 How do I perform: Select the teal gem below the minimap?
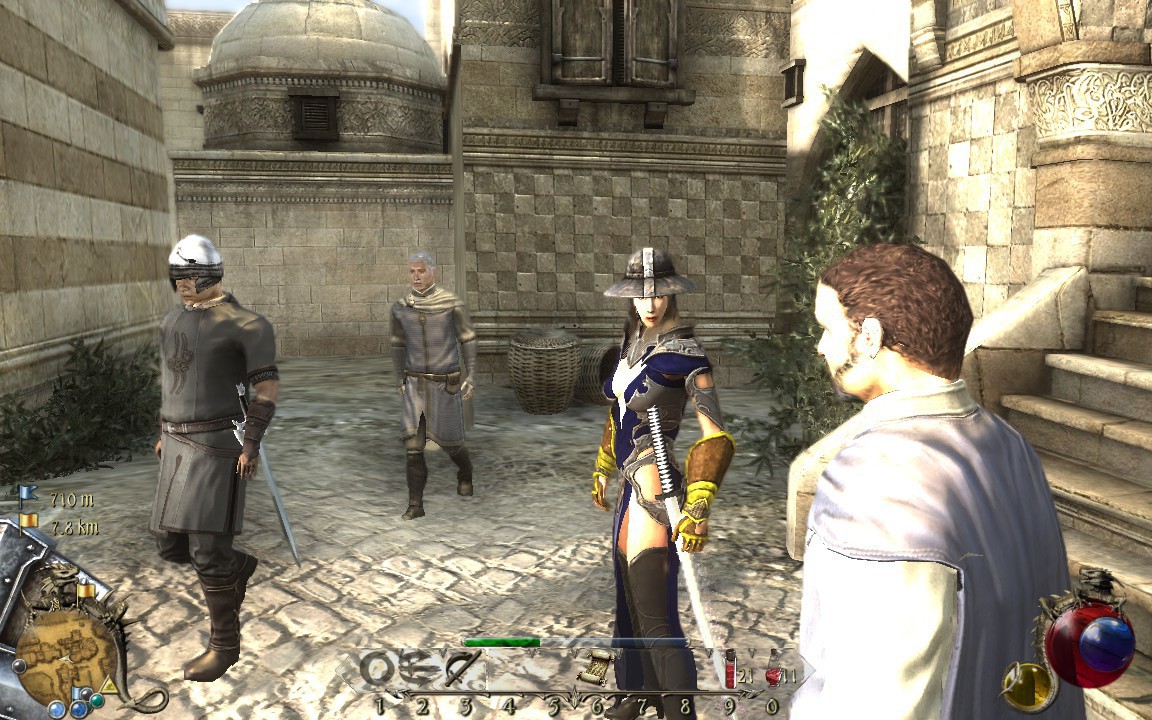click(x=96, y=700)
